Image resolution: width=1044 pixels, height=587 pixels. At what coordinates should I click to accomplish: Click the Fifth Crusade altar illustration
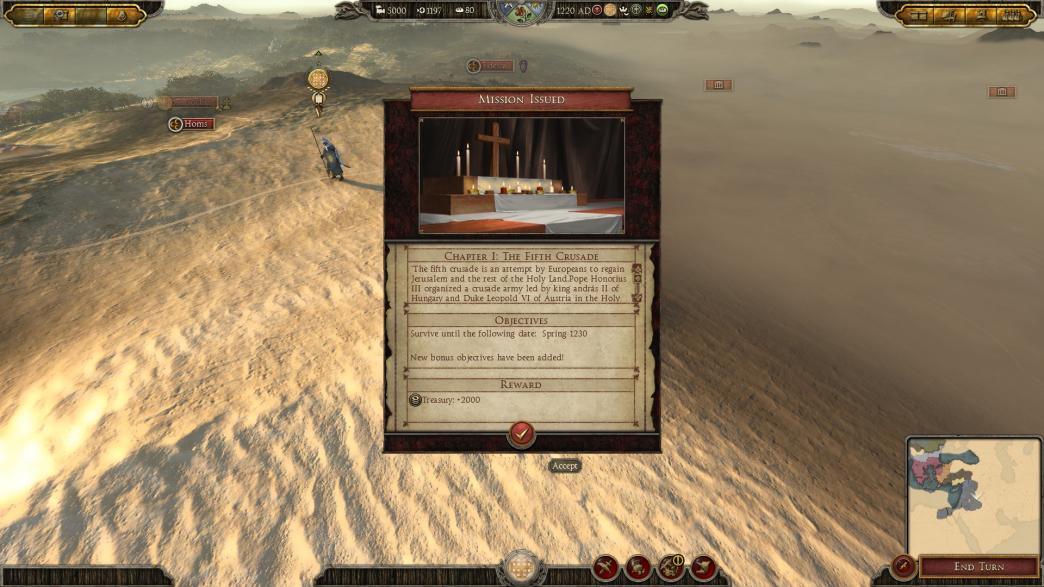[x=521, y=175]
